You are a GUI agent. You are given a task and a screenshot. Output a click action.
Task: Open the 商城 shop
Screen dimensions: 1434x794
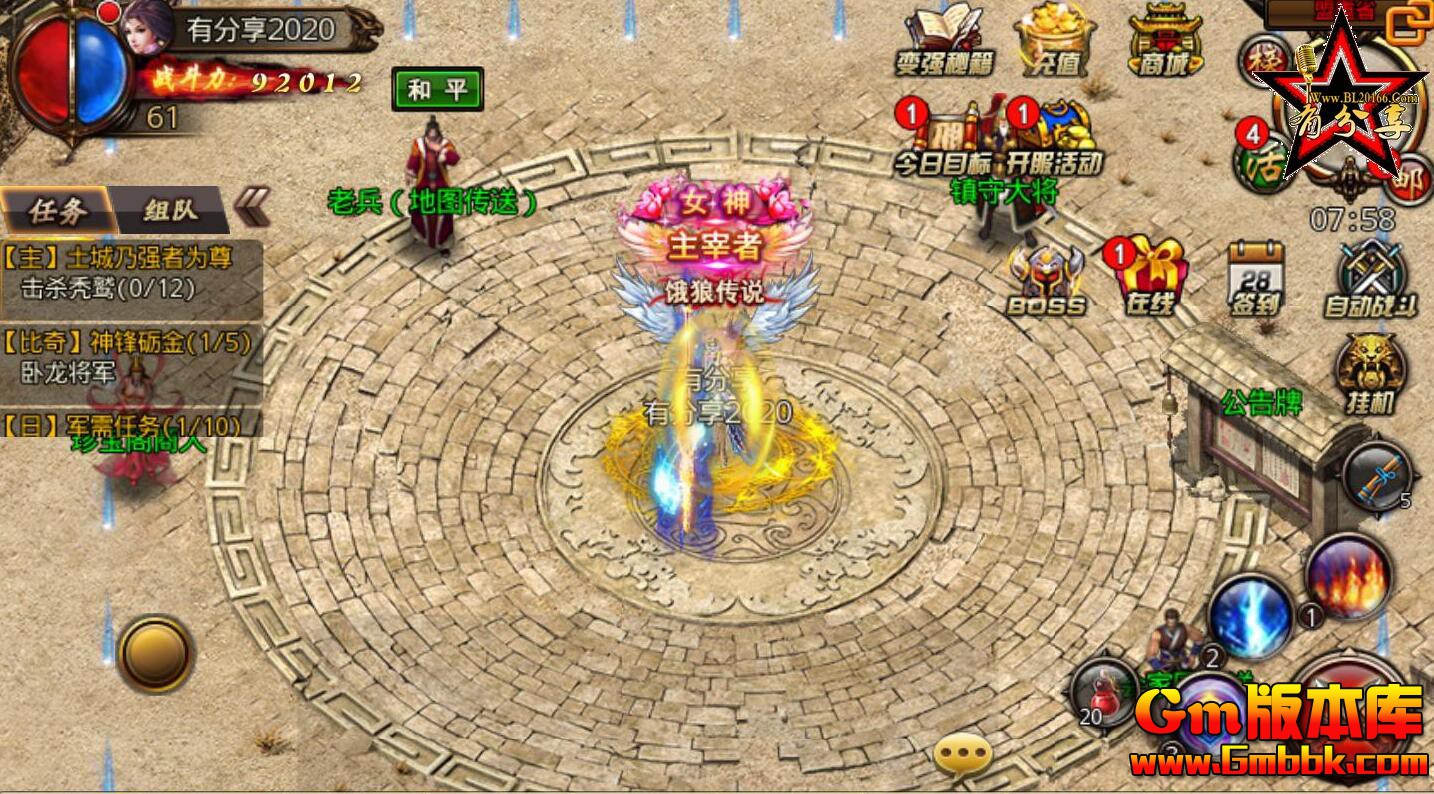(x=1165, y=38)
